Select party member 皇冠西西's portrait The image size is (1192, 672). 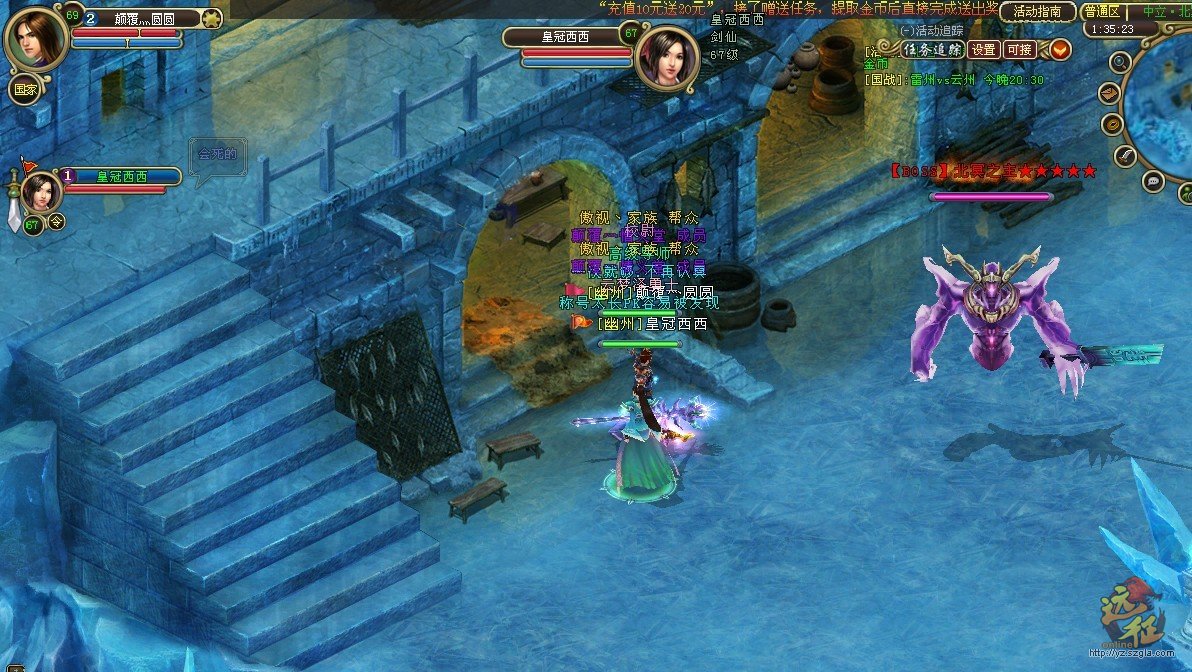point(42,192)
